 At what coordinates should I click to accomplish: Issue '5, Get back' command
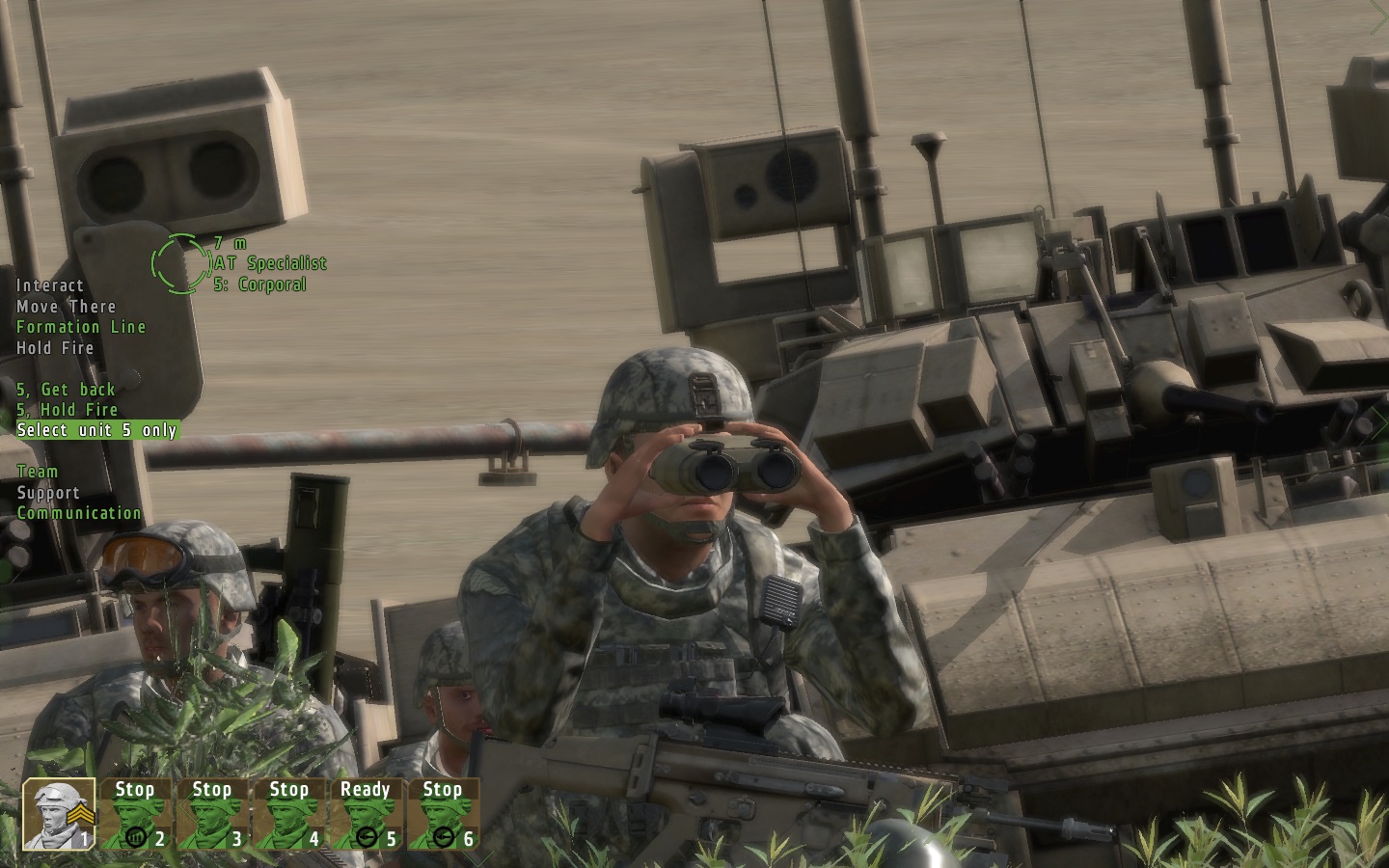tap(65, 390)
